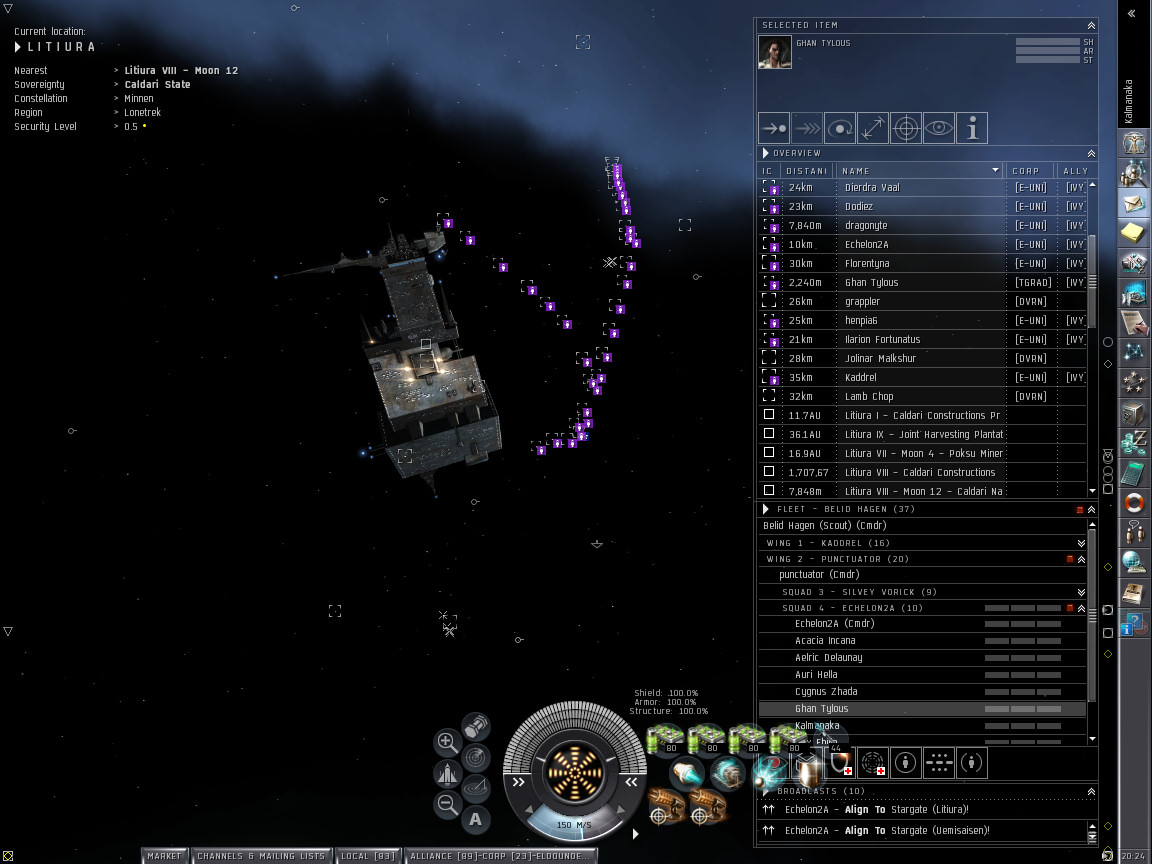Broadcast need shield with the shield icon
This screenshot has width=1152, height=864.
[x=841, y=764]
